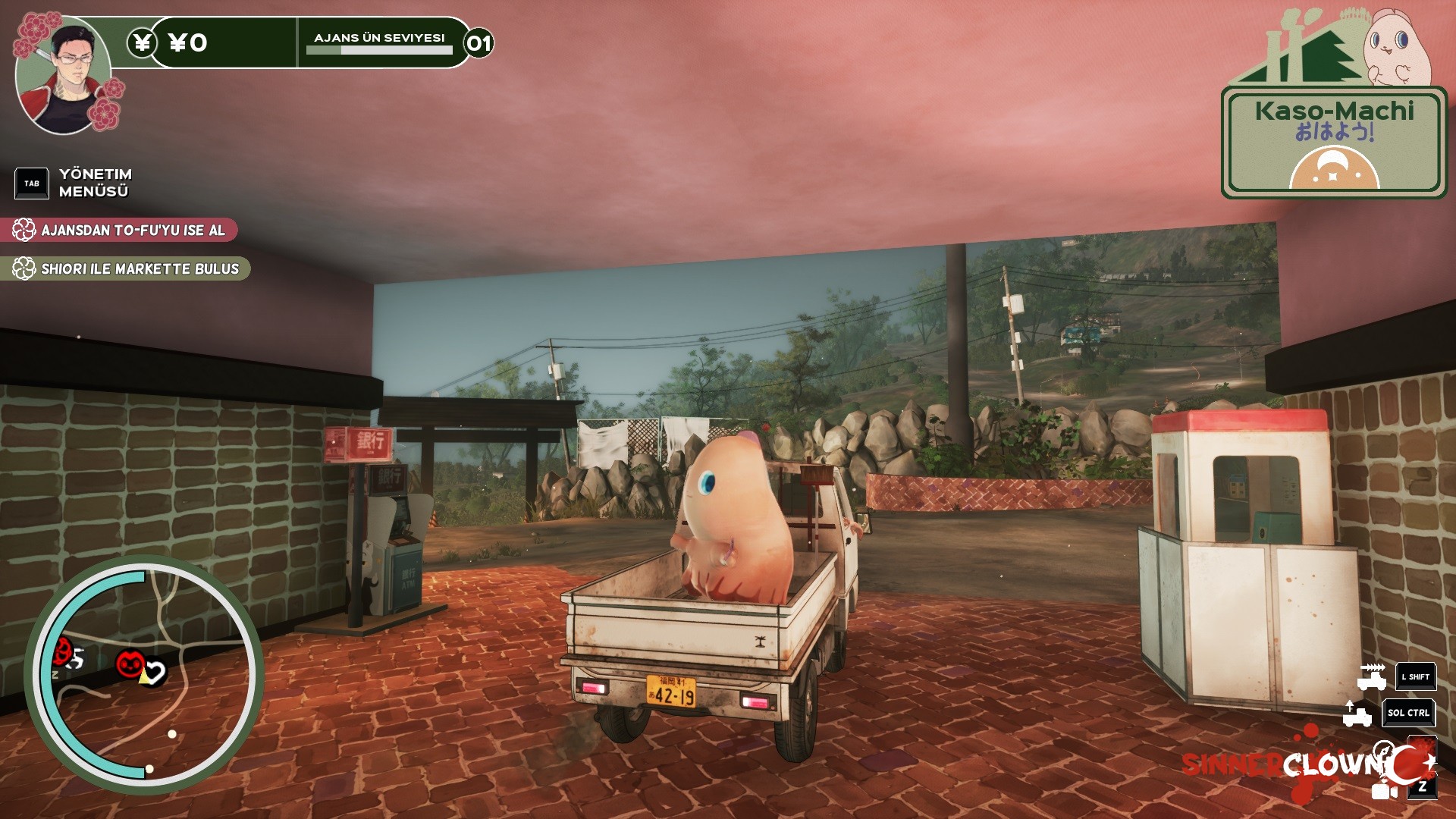Click the truck boost icon

coord(1371,676)
